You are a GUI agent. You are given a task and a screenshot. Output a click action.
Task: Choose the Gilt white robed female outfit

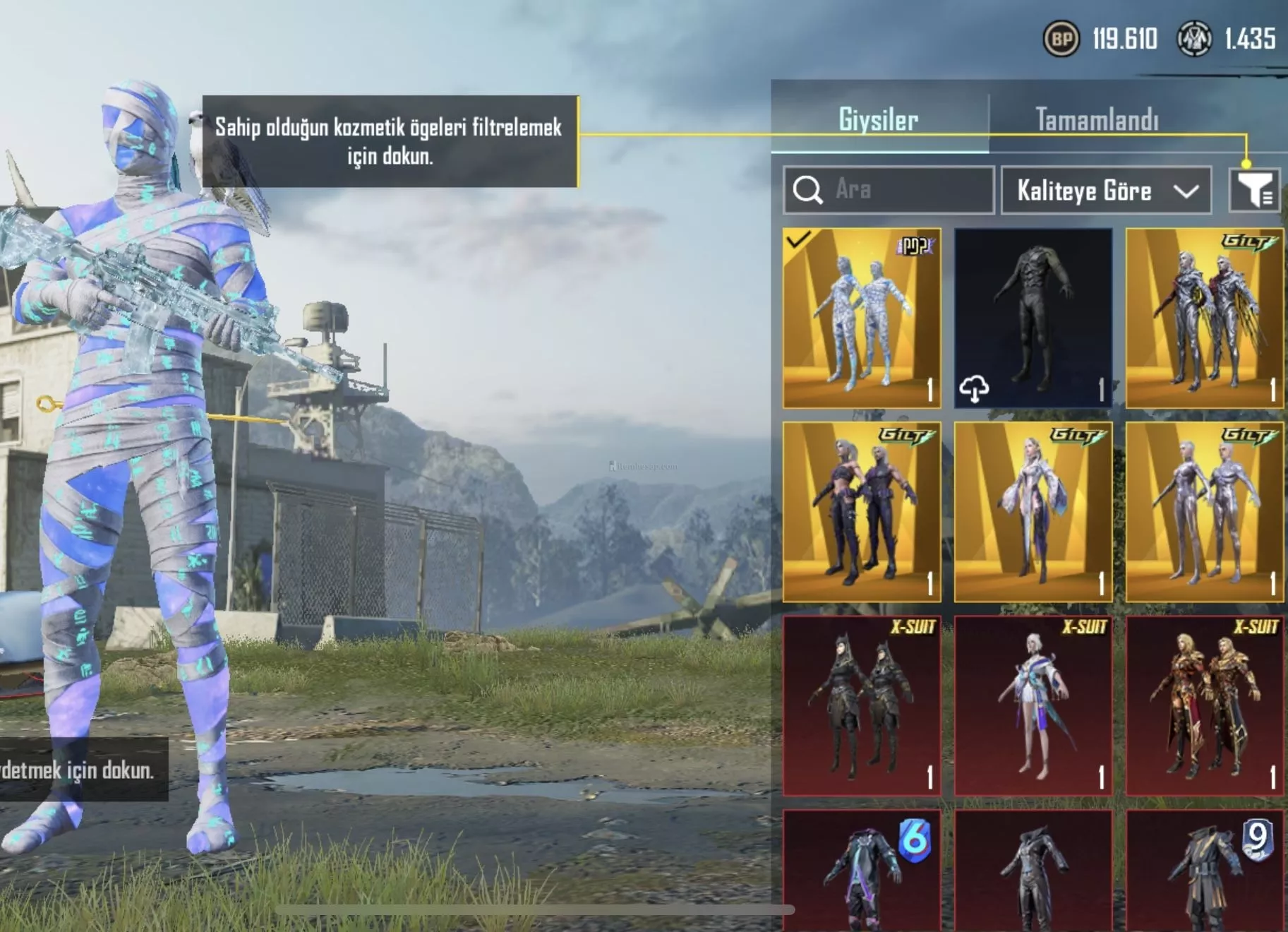point(1033,512)
